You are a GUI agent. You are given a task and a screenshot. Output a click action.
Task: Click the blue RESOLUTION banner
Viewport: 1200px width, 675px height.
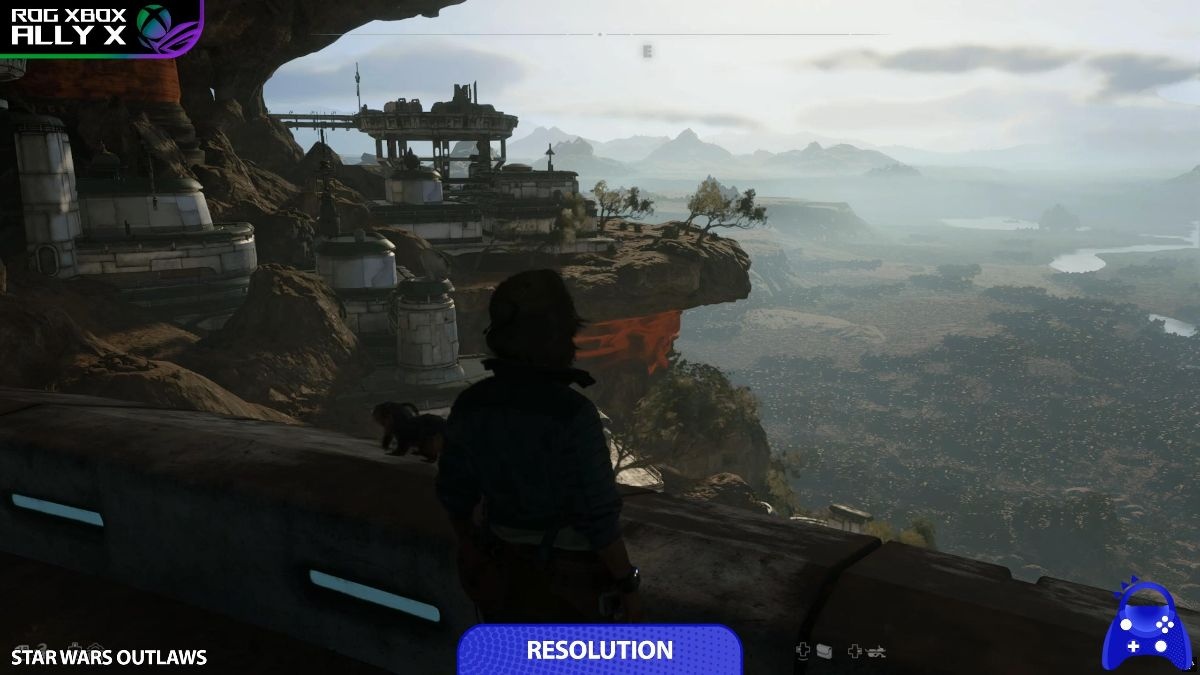pos(600,650)
